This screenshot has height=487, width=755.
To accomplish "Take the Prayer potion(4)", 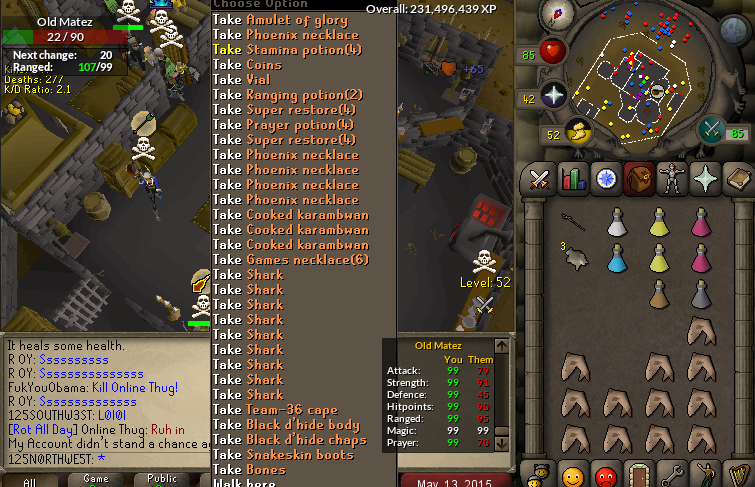I will (x=284, y=125).
